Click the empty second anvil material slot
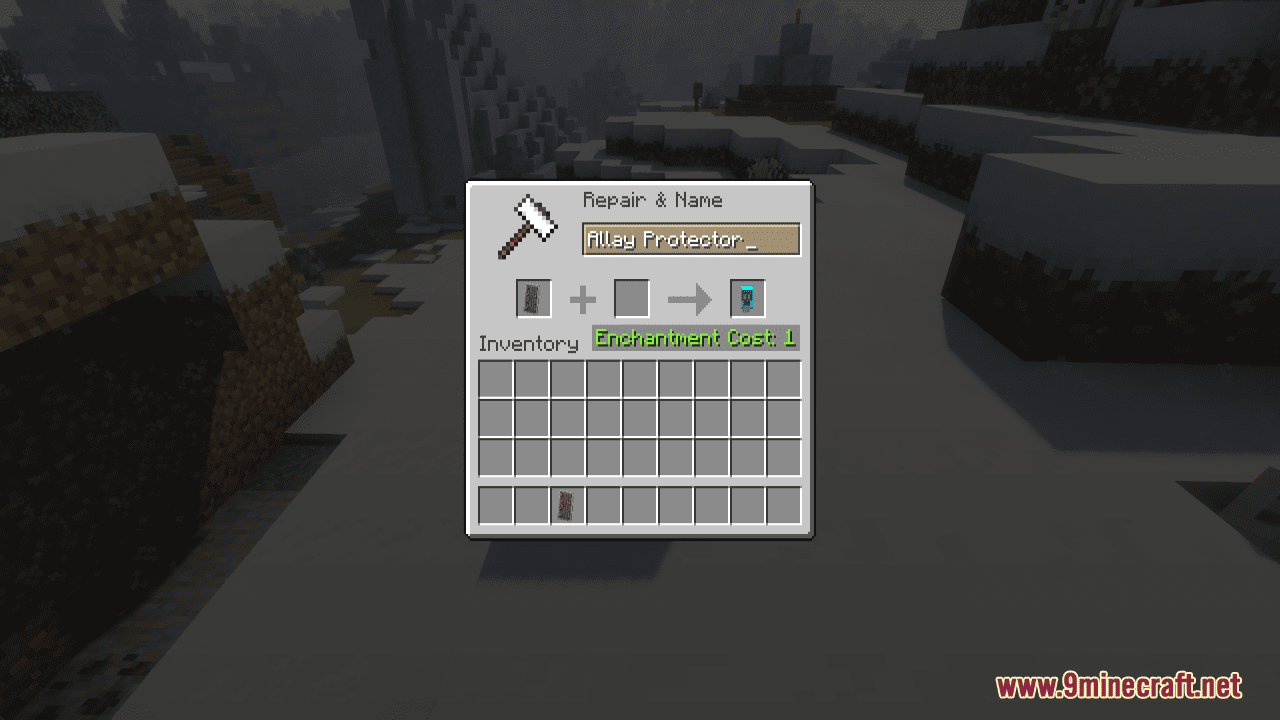The height and width of the screenshot is (720, 1280). 632,298
